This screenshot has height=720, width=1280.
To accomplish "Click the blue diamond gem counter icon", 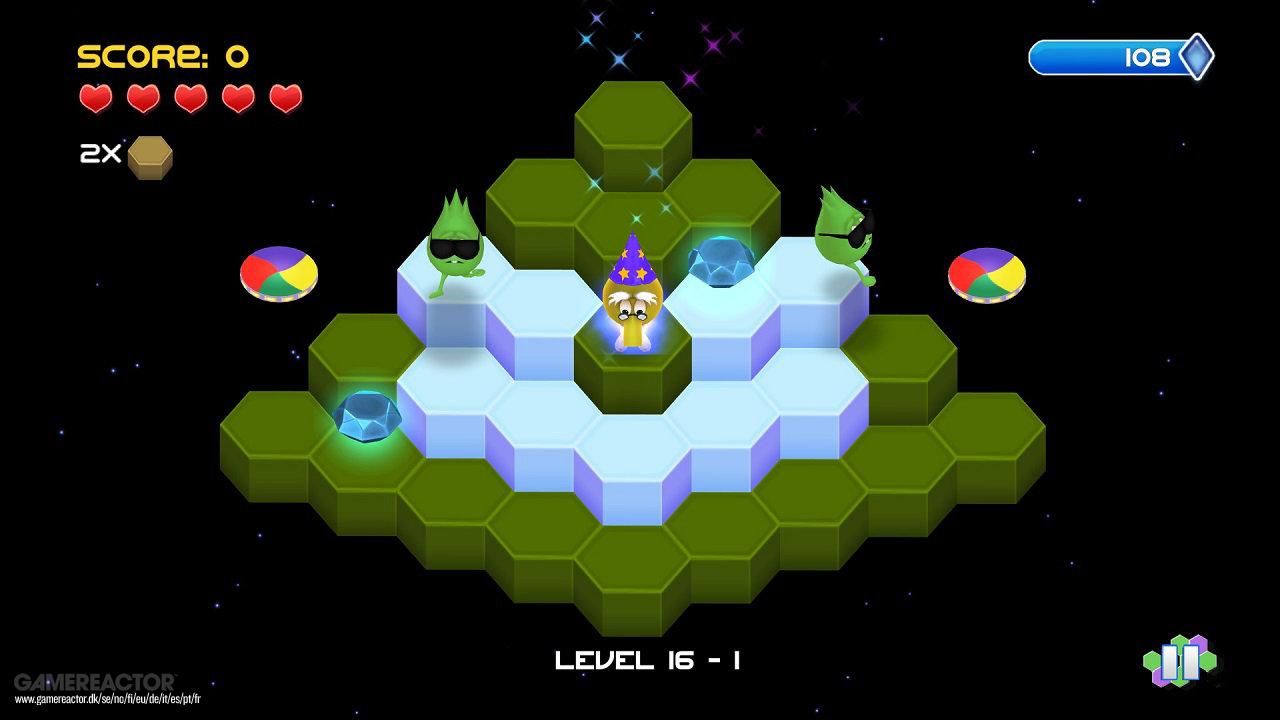I will click(1196, 57).
